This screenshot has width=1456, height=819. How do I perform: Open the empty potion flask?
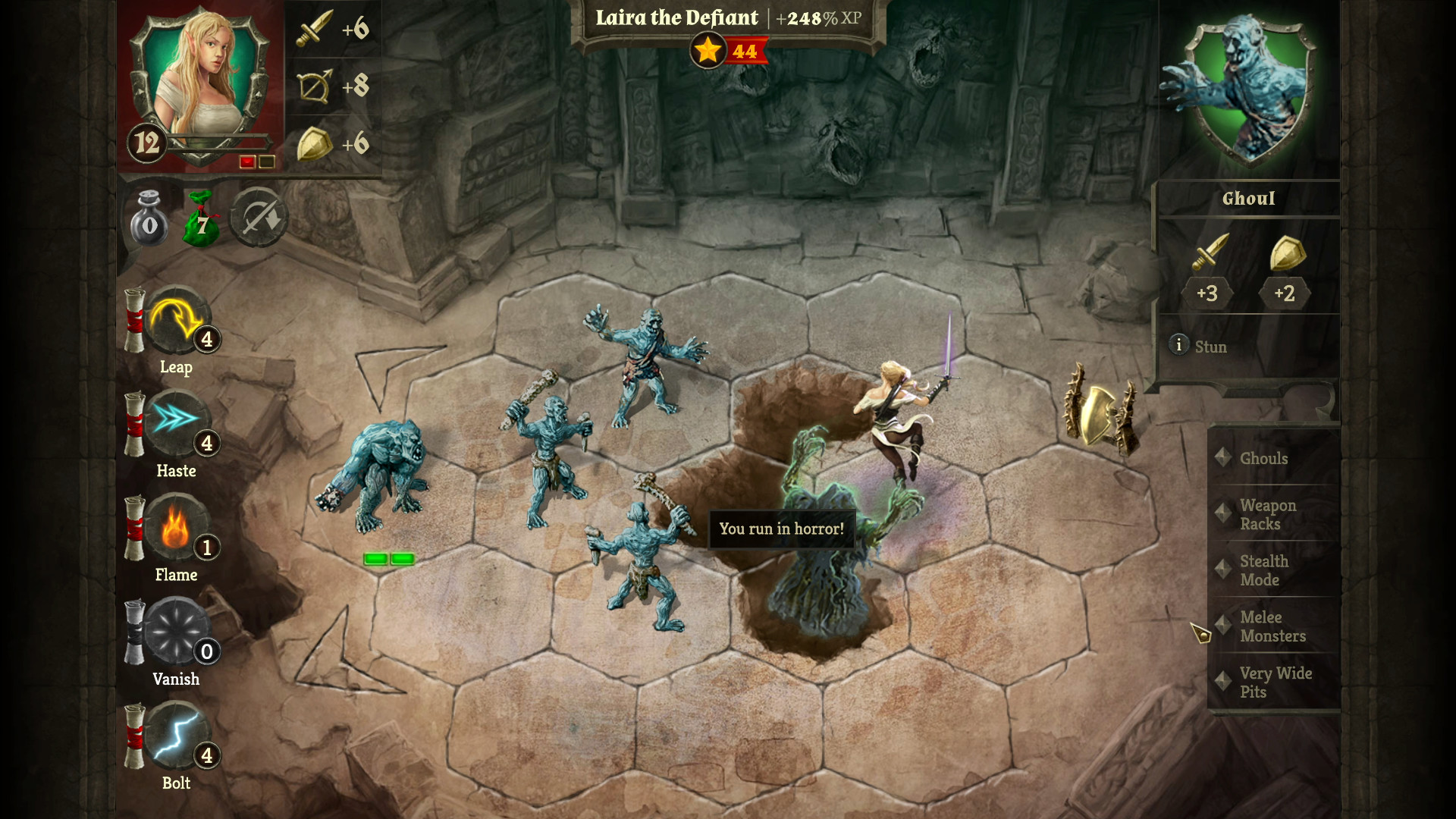pyautogui.click(x=149, y=218)
